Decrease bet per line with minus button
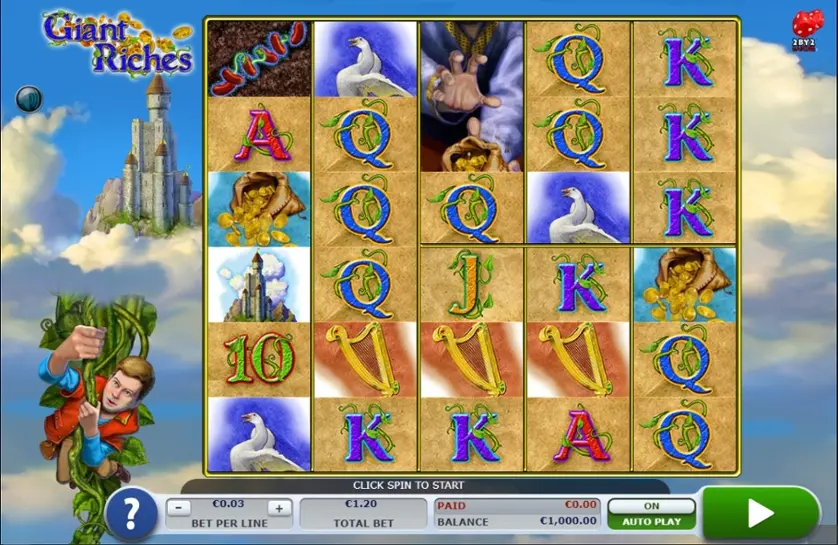Image resolution: width=838 pixels, height=545 pixels. tap(177, 508)
